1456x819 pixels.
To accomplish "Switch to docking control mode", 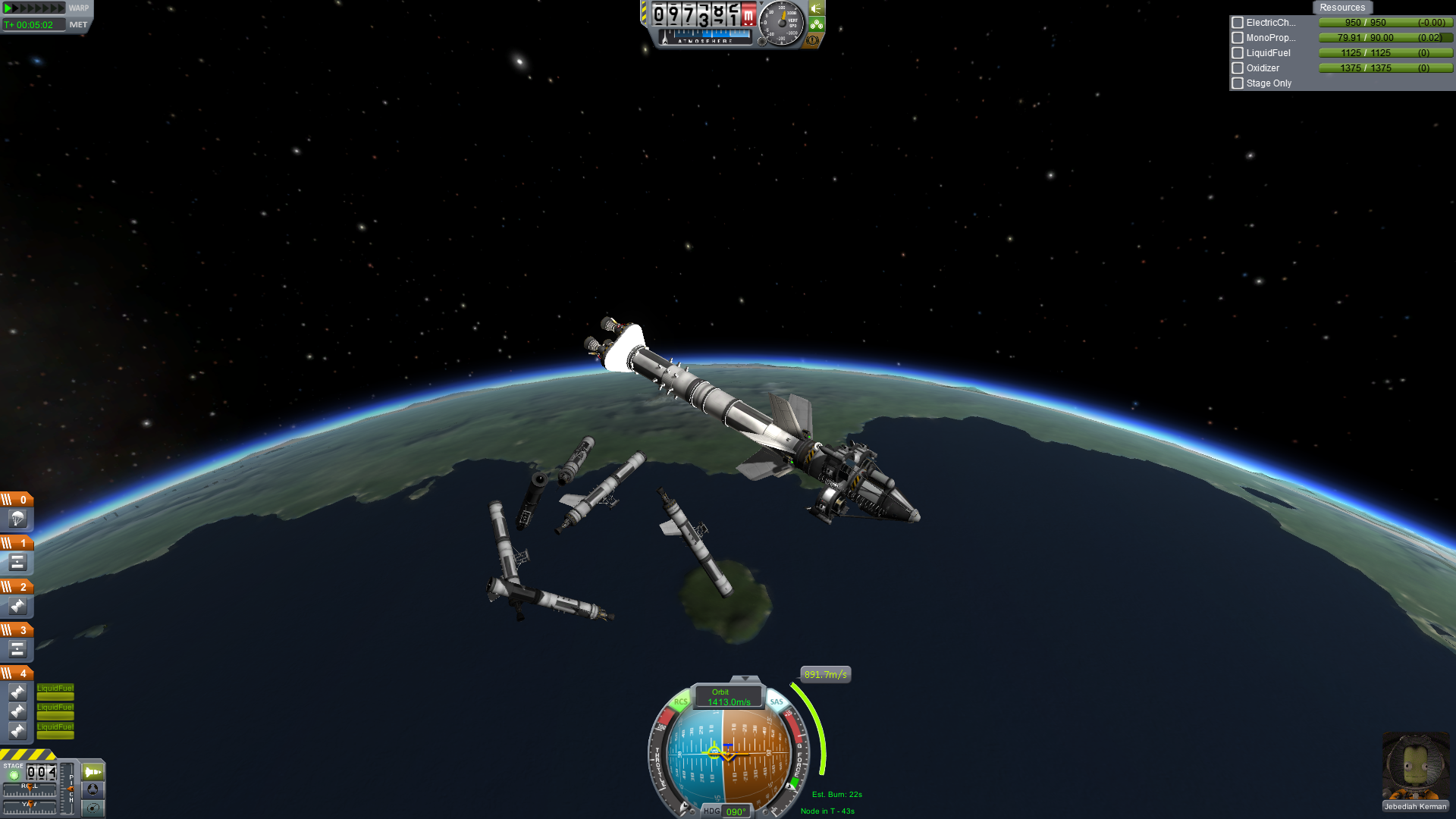I will tap(93, 789).
